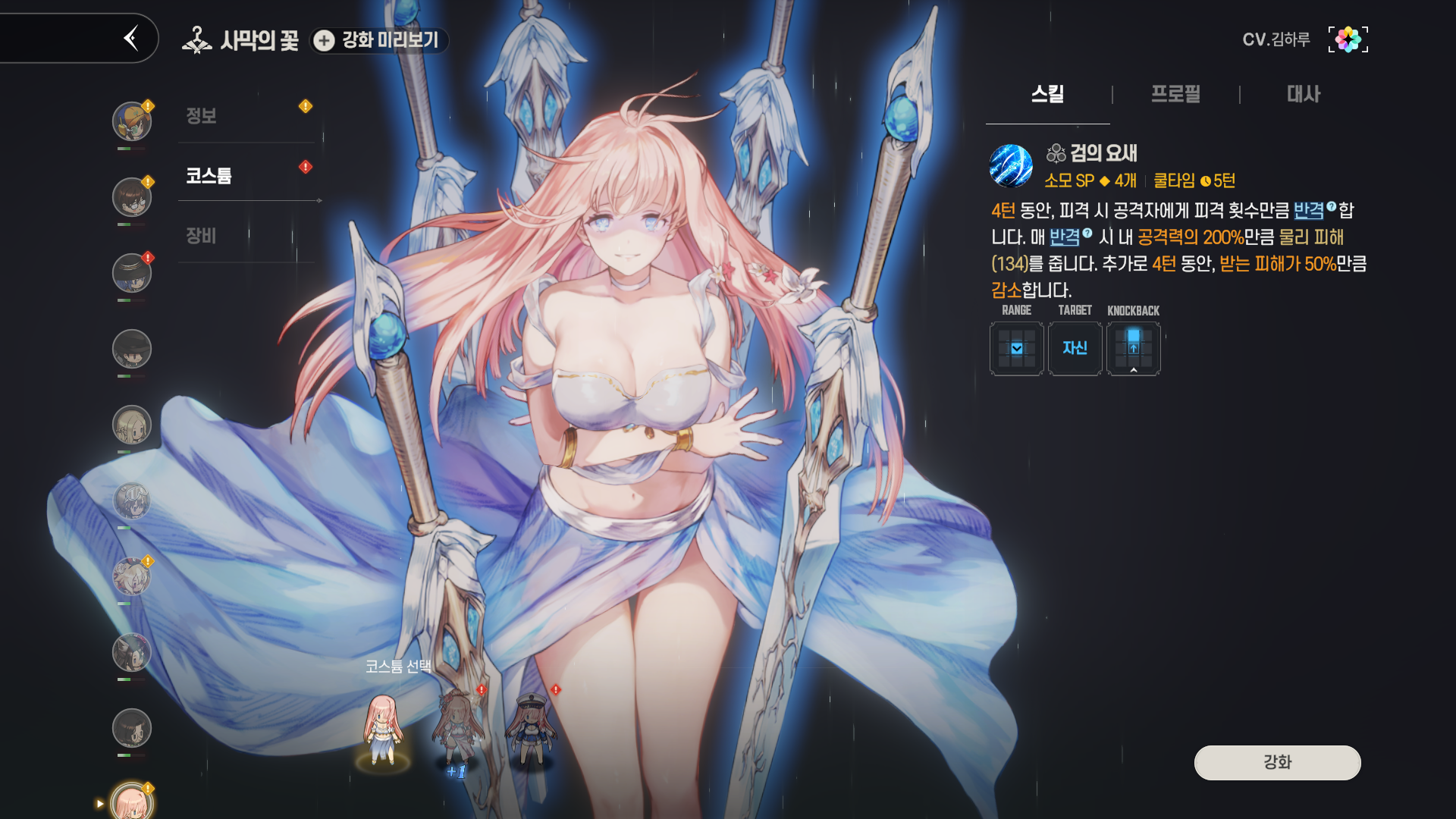
Task: Click the 강화 upgrade button
Action: (x=1277, y=762)
